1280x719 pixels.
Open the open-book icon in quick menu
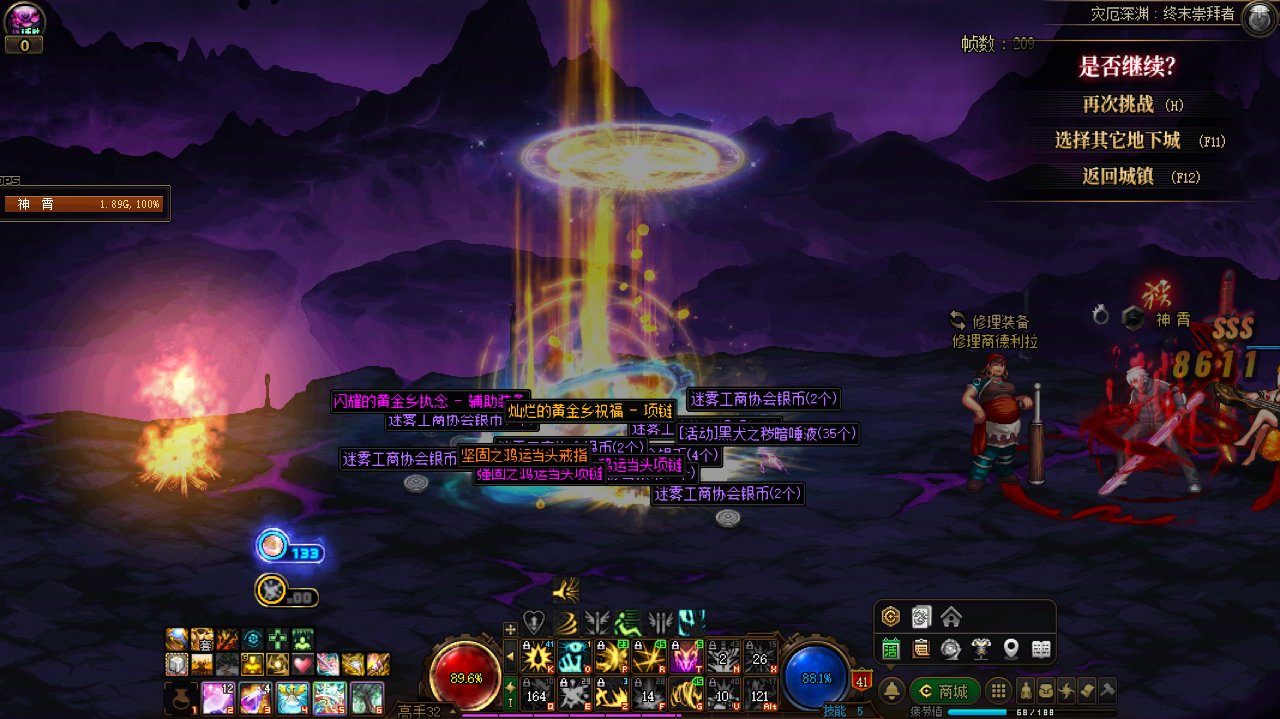[1041, 649]
